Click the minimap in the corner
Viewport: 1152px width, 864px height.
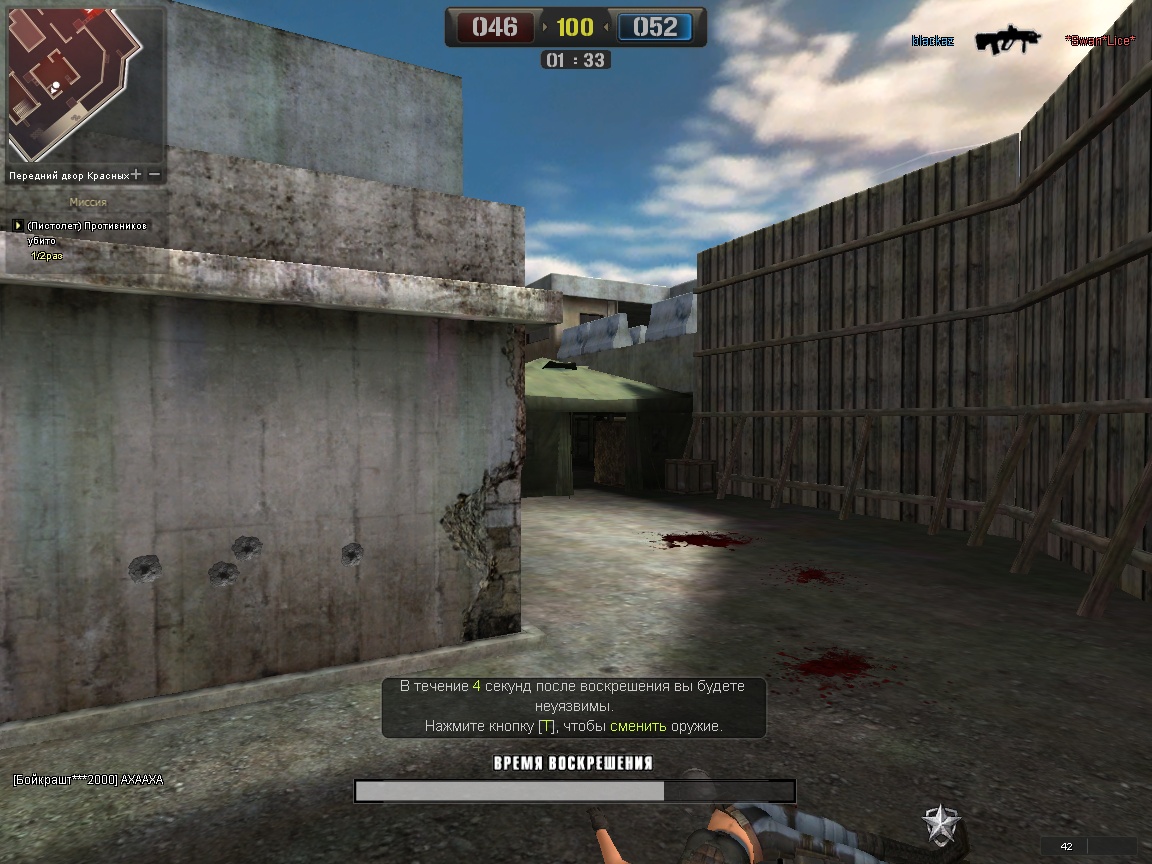(x=72, y=82)
